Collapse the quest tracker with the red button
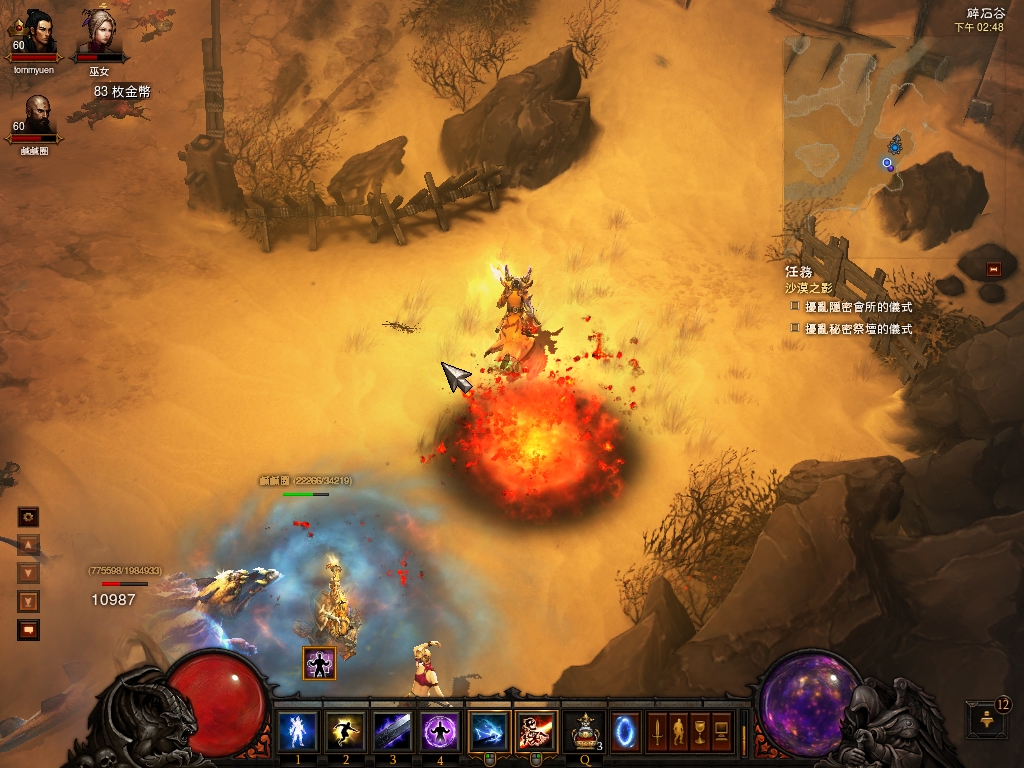The height and width of the screenshot is (768, 1024). coord(993,268)
